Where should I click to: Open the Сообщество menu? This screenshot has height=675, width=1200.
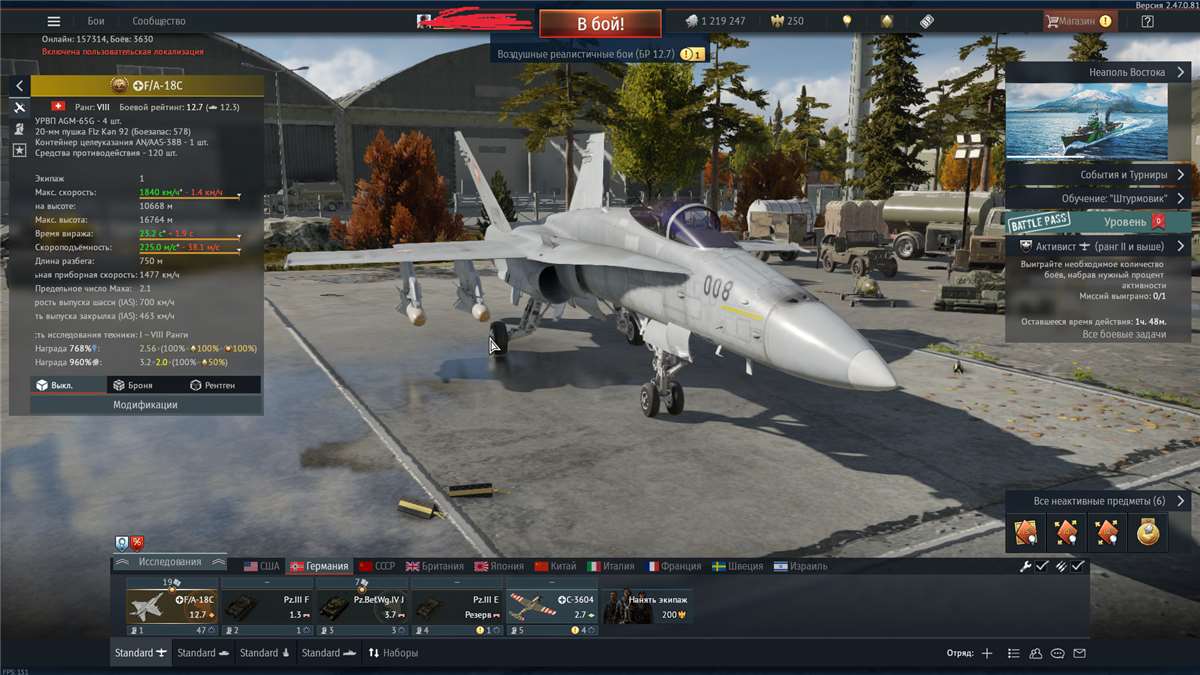pyautogui.click(x=159, y=21)
